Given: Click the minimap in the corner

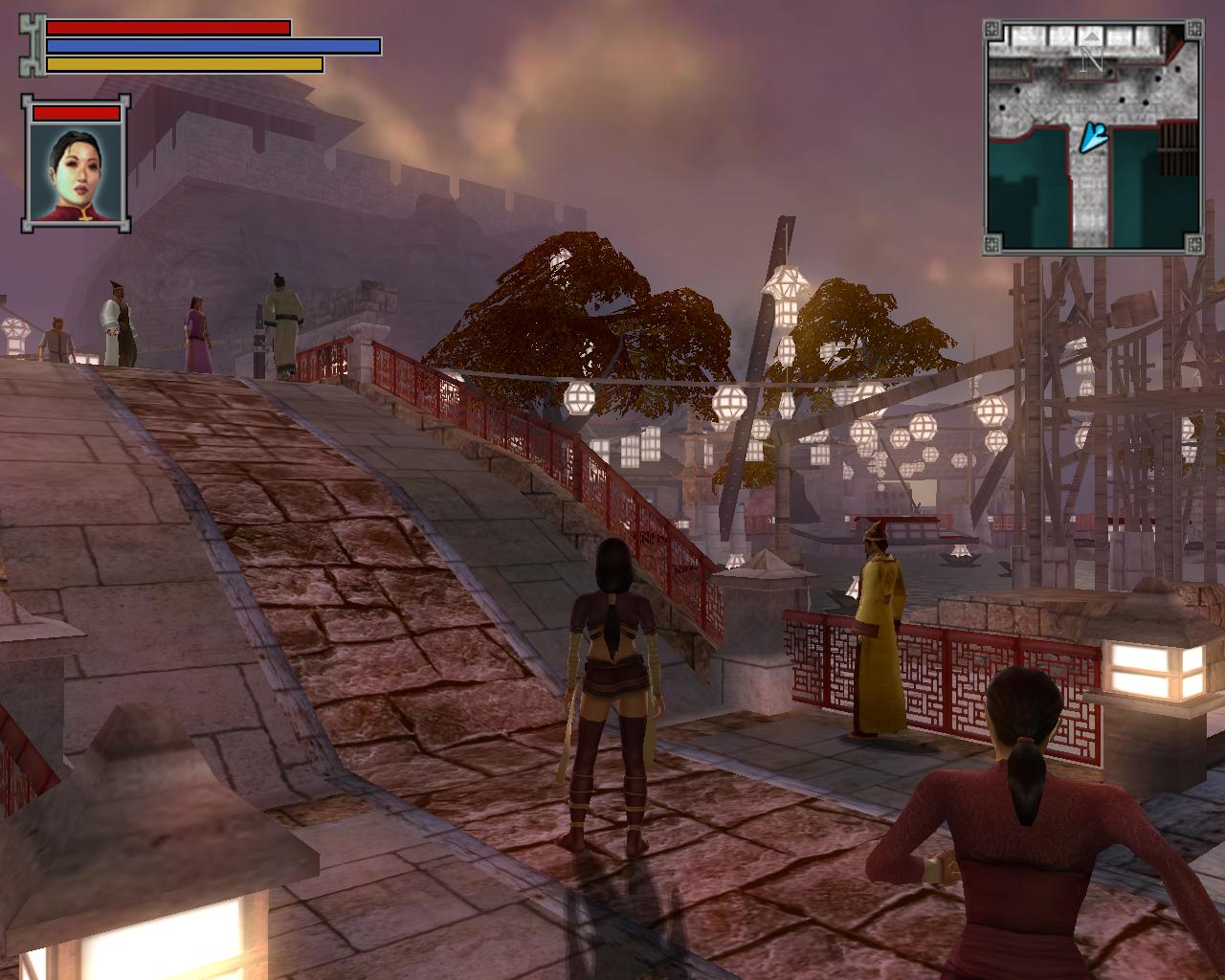Looking at the screenshot, I should [1093, 136].
